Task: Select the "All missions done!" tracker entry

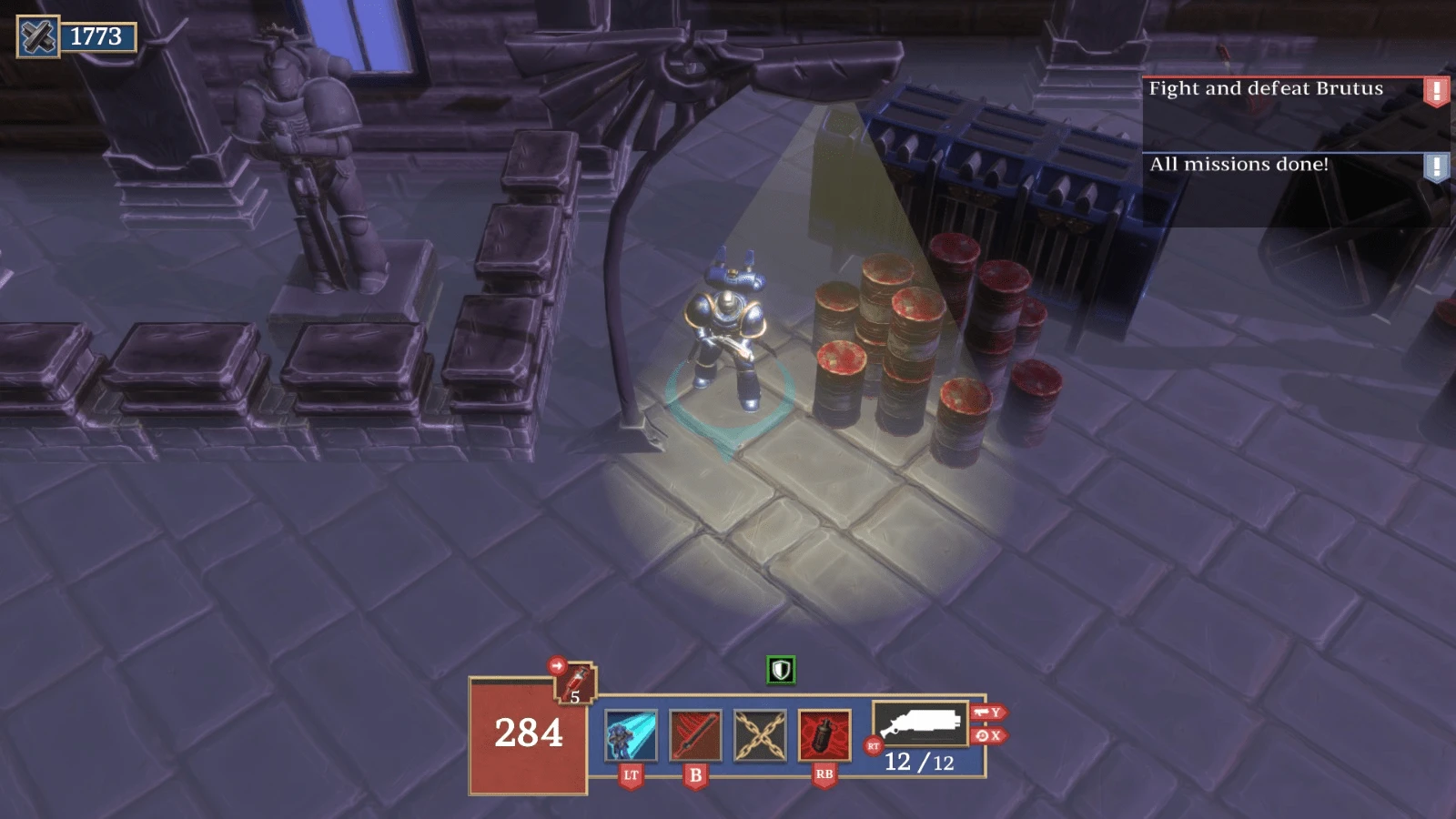Action: click(x=1239, y=165)
